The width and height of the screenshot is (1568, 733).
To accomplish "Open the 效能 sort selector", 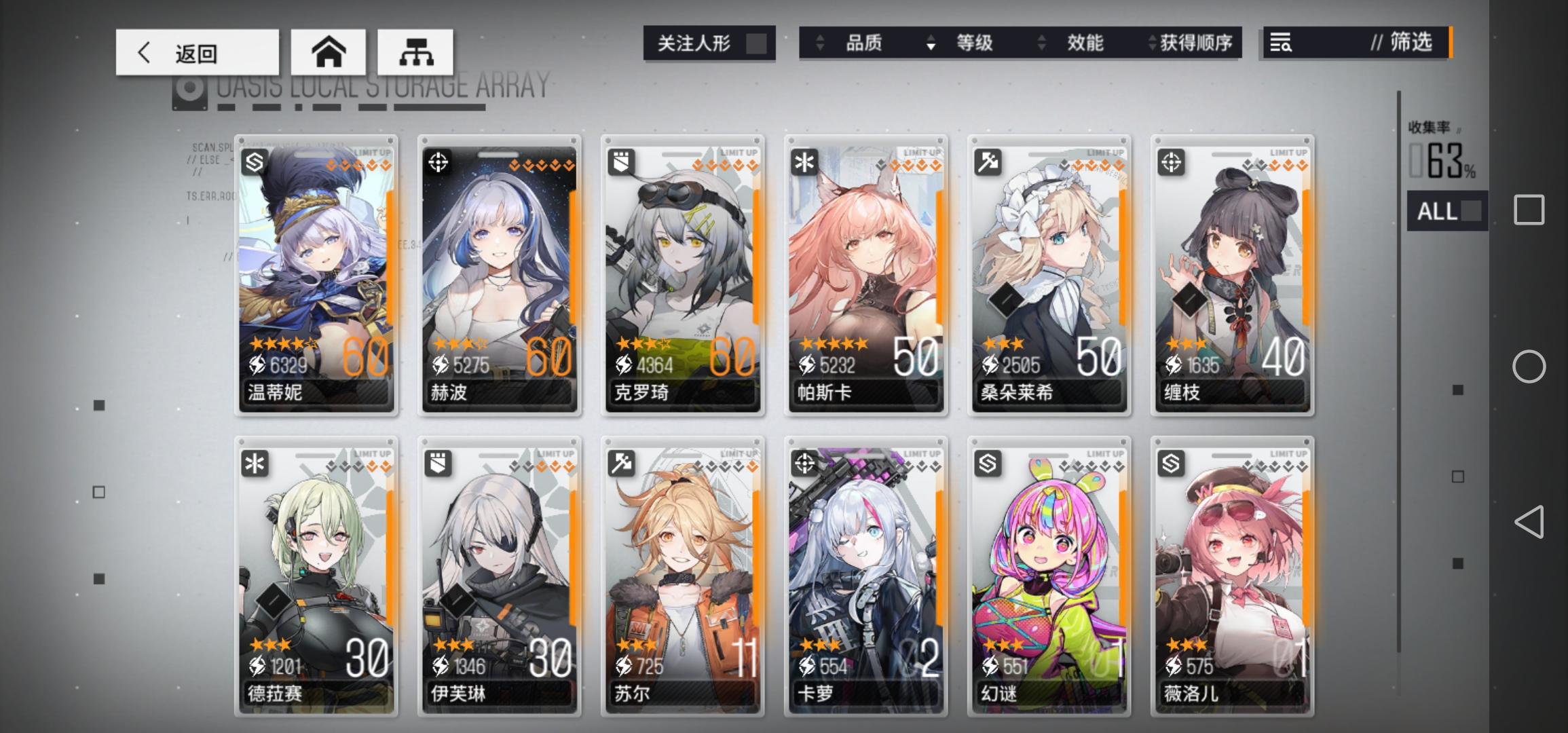I will (x=1084, y=43).
